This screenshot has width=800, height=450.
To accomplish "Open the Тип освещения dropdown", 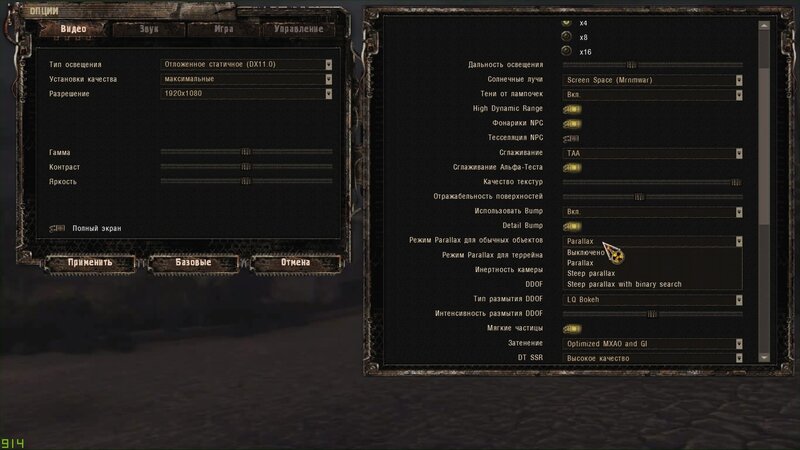I will click(246, 65).
